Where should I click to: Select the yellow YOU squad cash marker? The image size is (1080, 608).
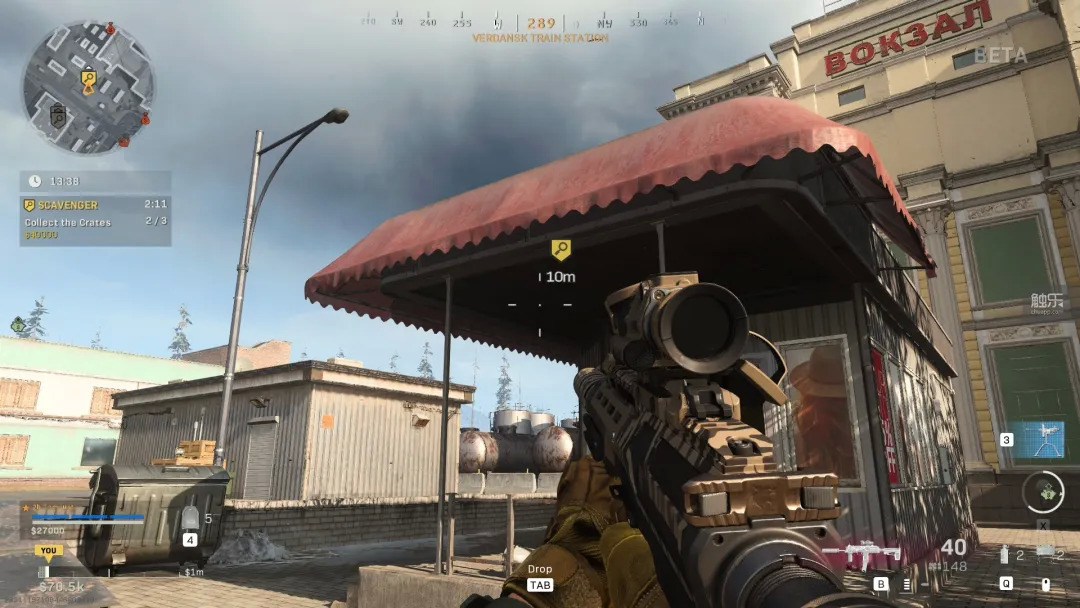(47, 550)
